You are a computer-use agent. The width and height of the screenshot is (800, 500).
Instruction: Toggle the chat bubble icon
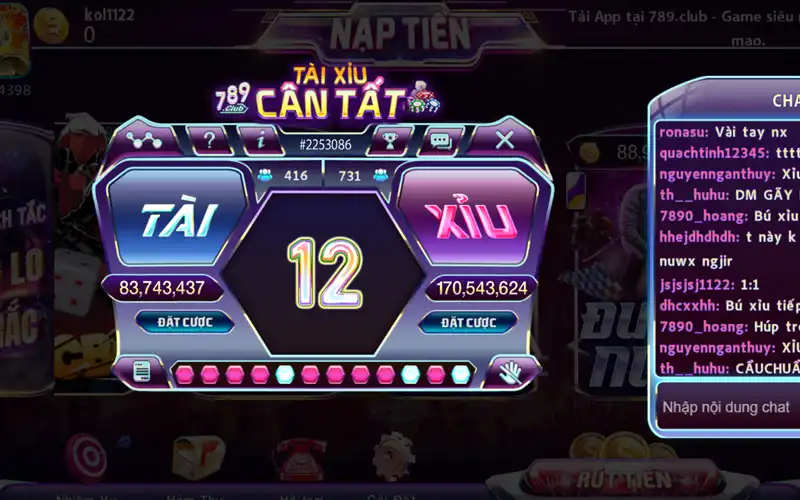click(440, 140)
